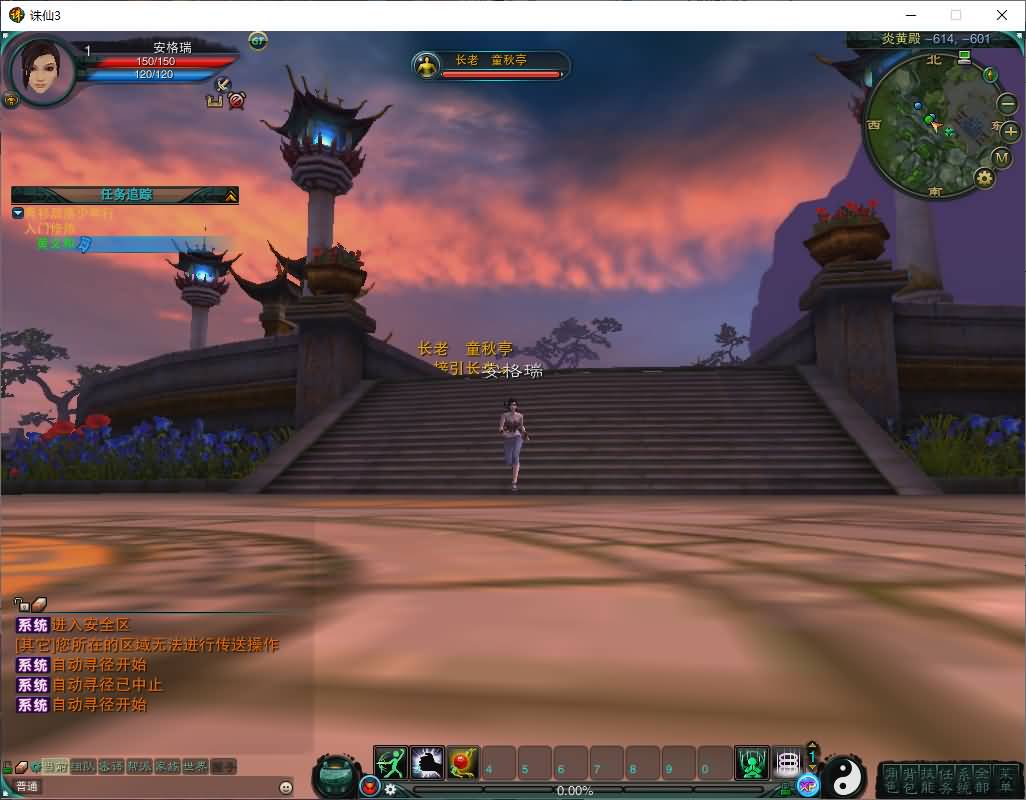1026x800 pixels.
Task: Open the 背包 bag menu
Action: (x=909, y=780)
